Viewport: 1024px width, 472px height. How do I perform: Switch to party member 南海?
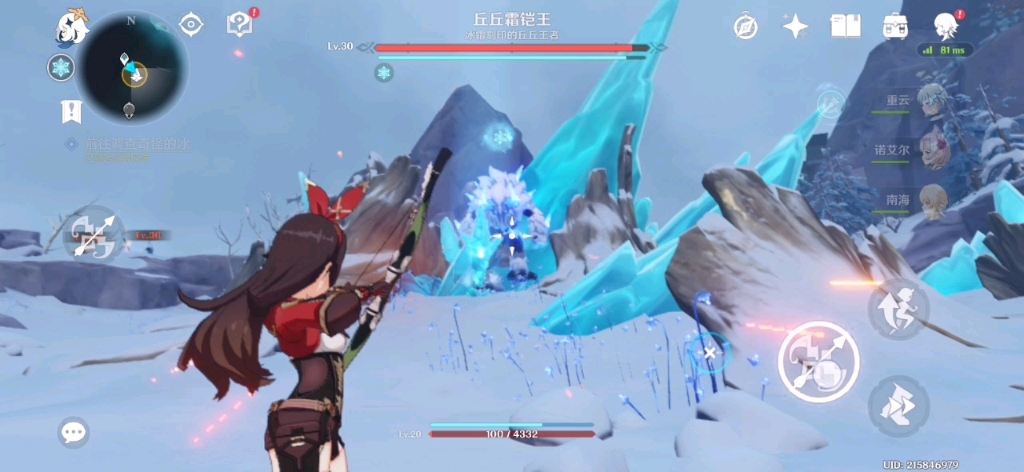pos(932,199)
